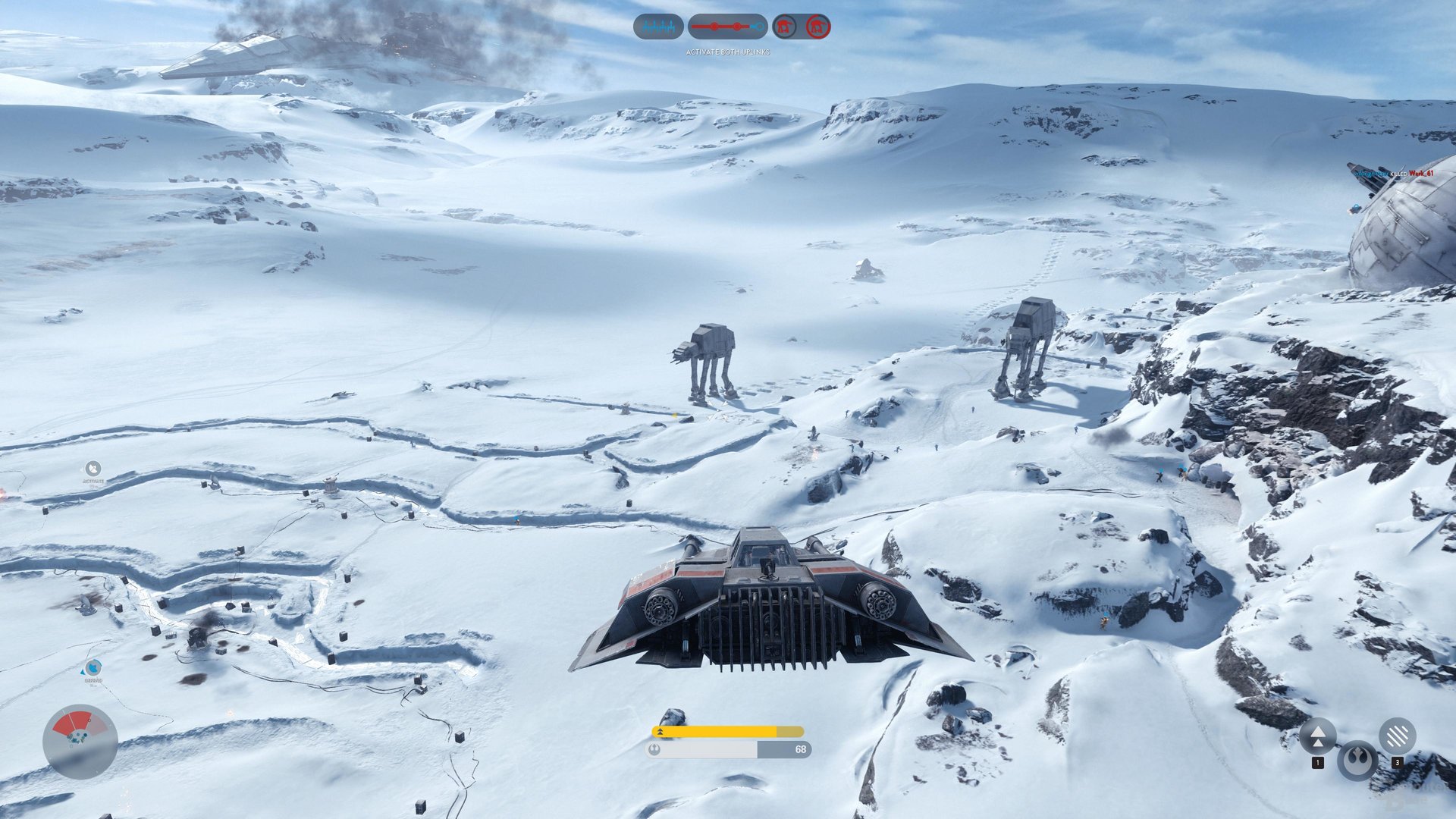Open the double-chevron boost power-up icon
1456x819 pixels.
pyautogui.click(x=1318, y=736)
